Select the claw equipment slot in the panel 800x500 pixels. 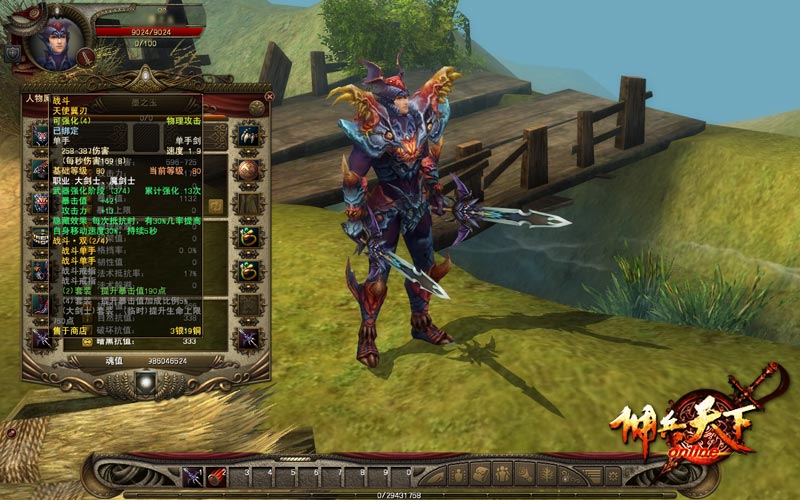[247, 134]
